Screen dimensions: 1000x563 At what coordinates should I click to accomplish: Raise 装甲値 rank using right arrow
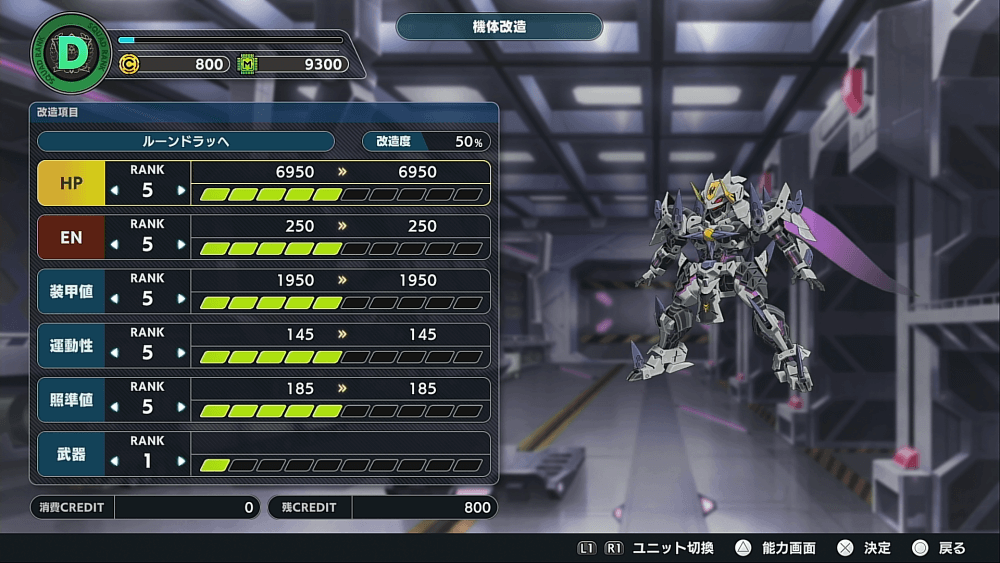(181, 298)
